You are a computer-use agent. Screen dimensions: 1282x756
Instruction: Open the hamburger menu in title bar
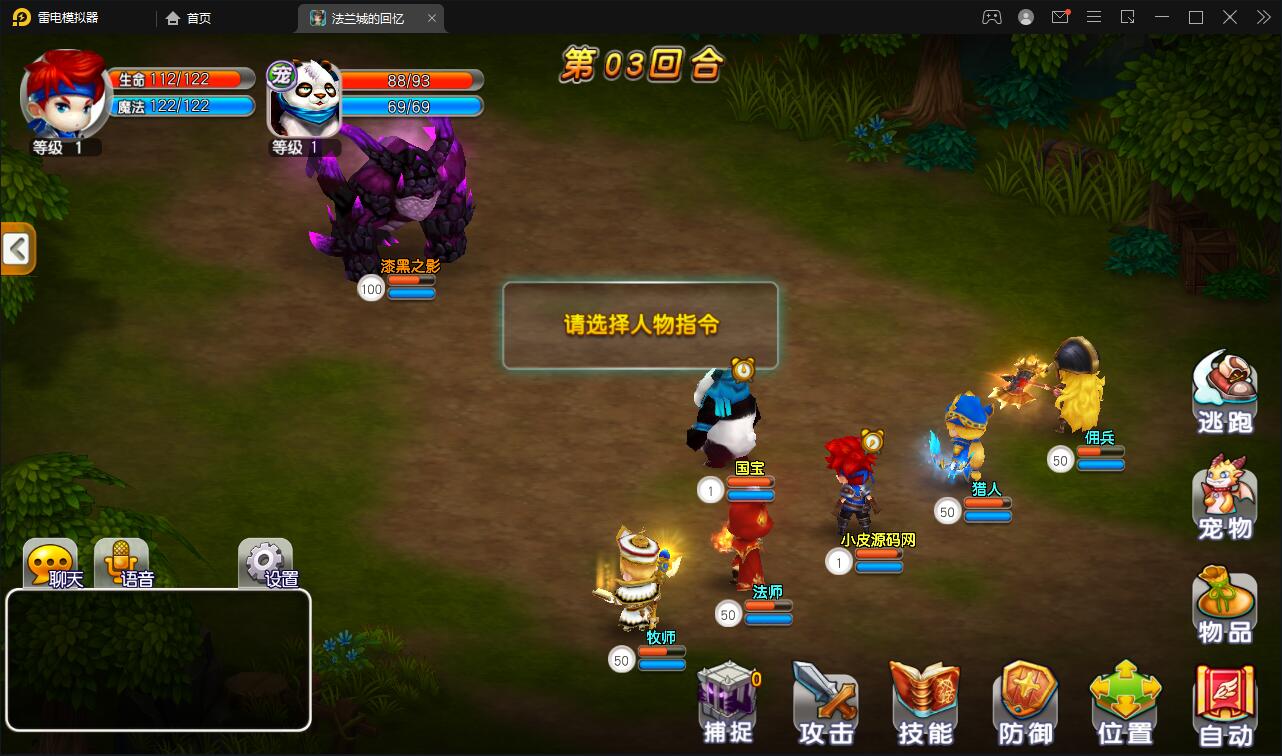pyautogui.click(x=1094, y=17)
